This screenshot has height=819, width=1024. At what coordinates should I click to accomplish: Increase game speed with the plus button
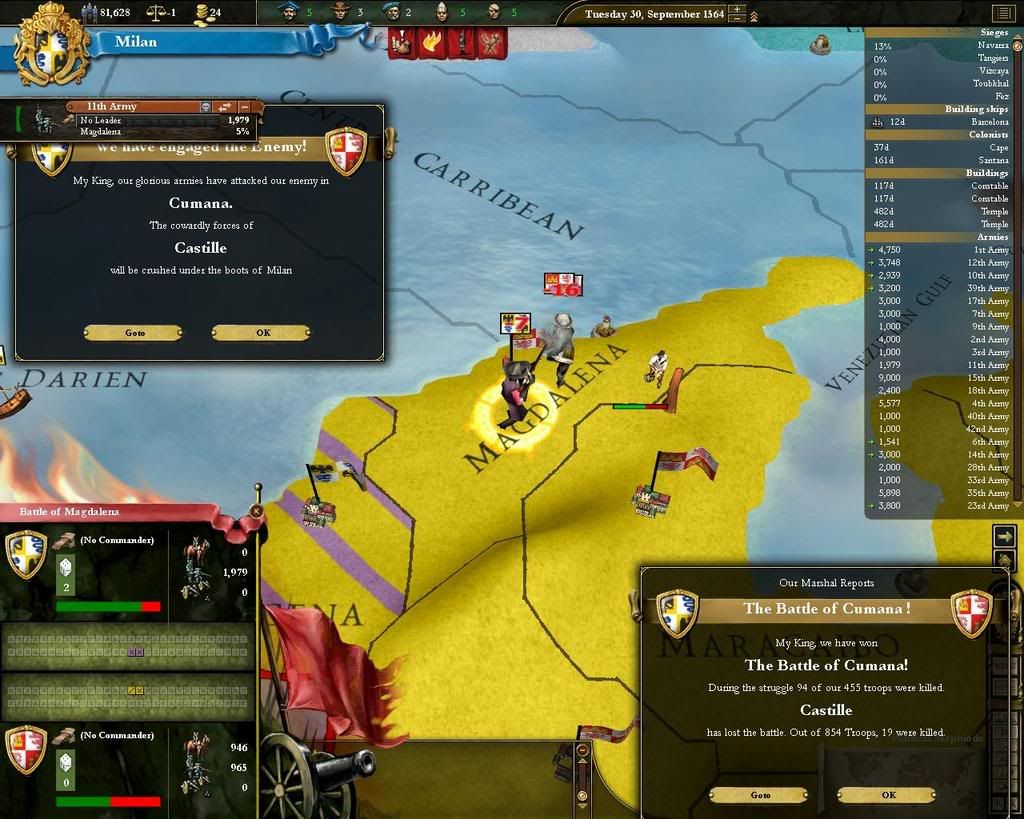click(737, 10)
